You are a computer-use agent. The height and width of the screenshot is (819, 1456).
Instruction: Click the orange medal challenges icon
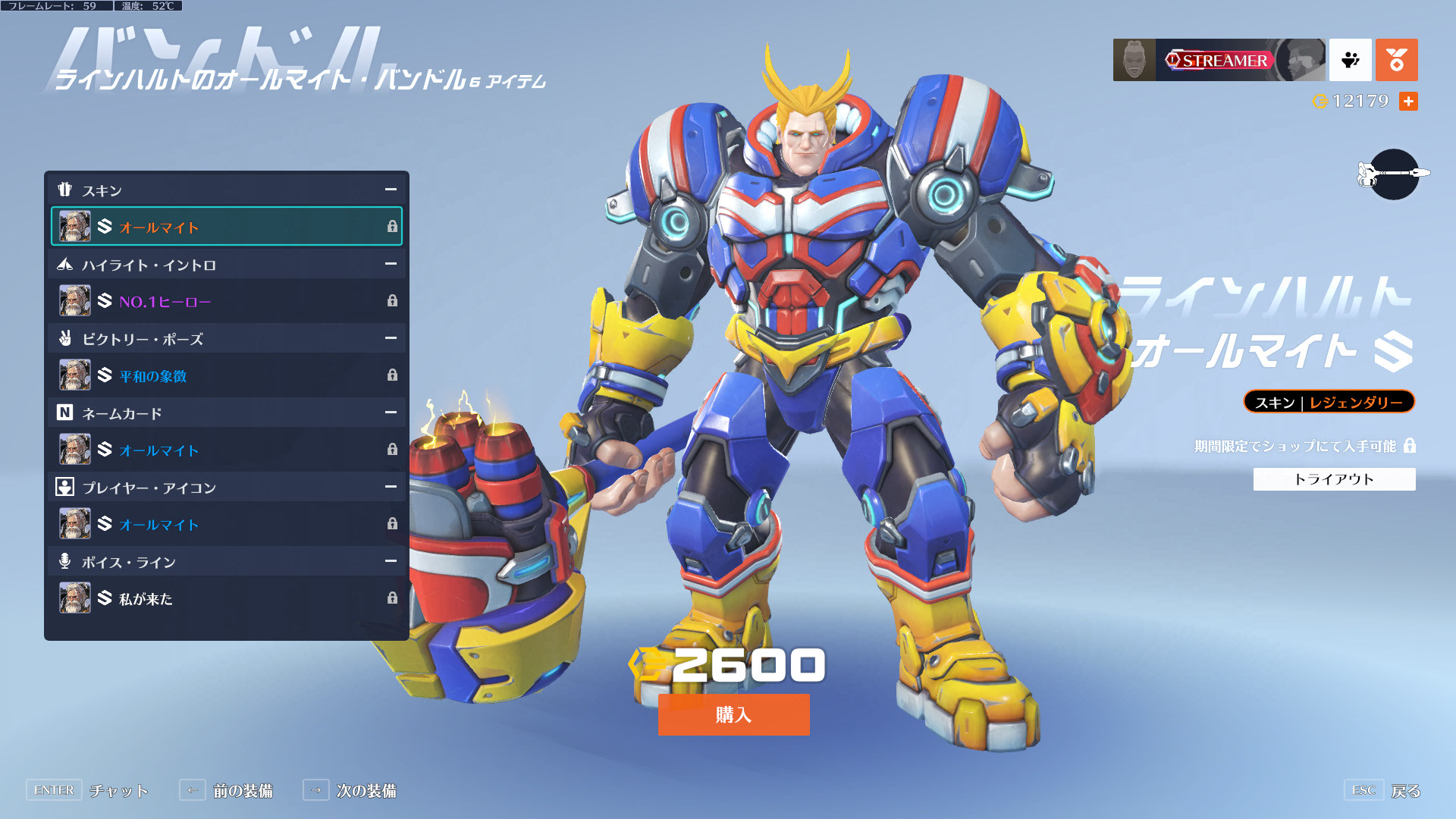1396,60
